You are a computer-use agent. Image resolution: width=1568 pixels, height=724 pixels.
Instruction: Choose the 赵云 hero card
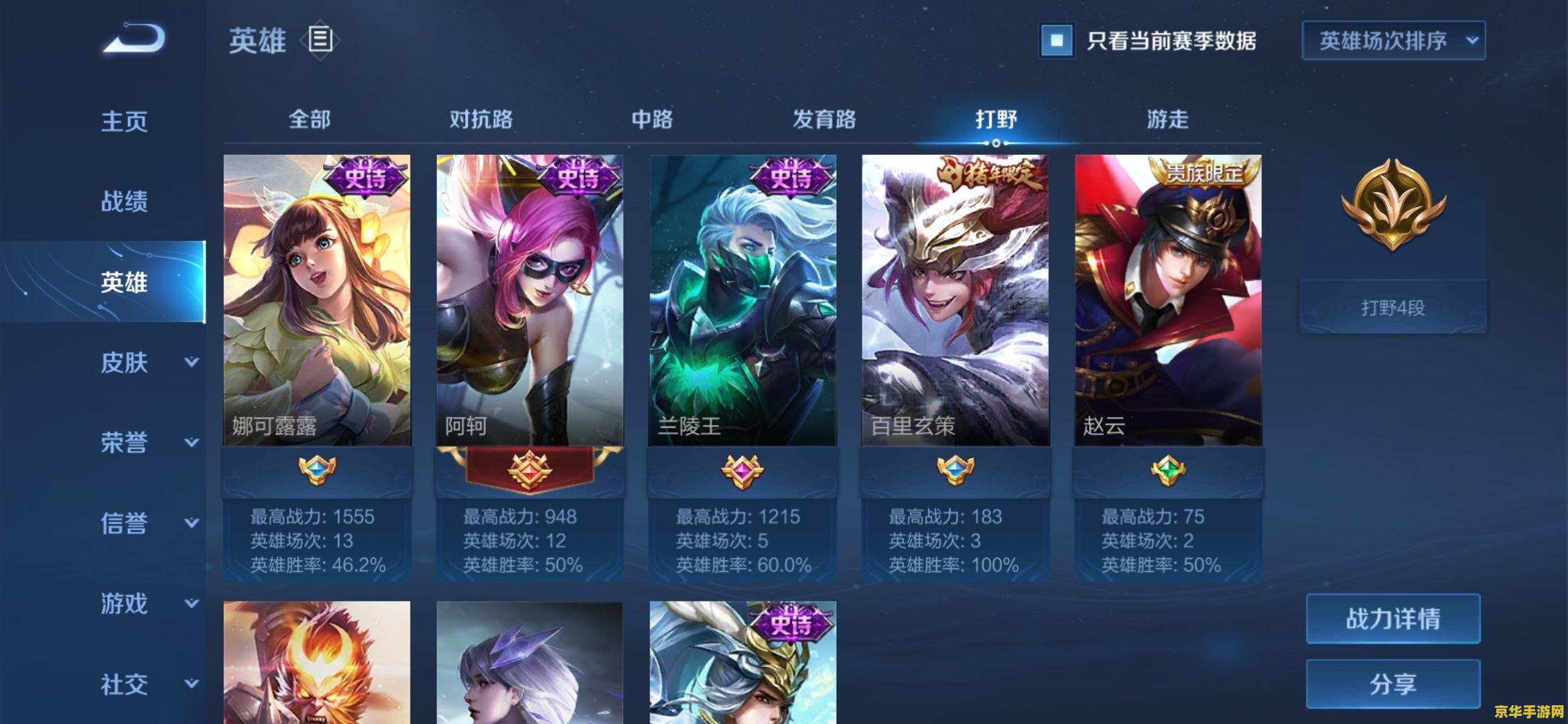click(1168, 300)
